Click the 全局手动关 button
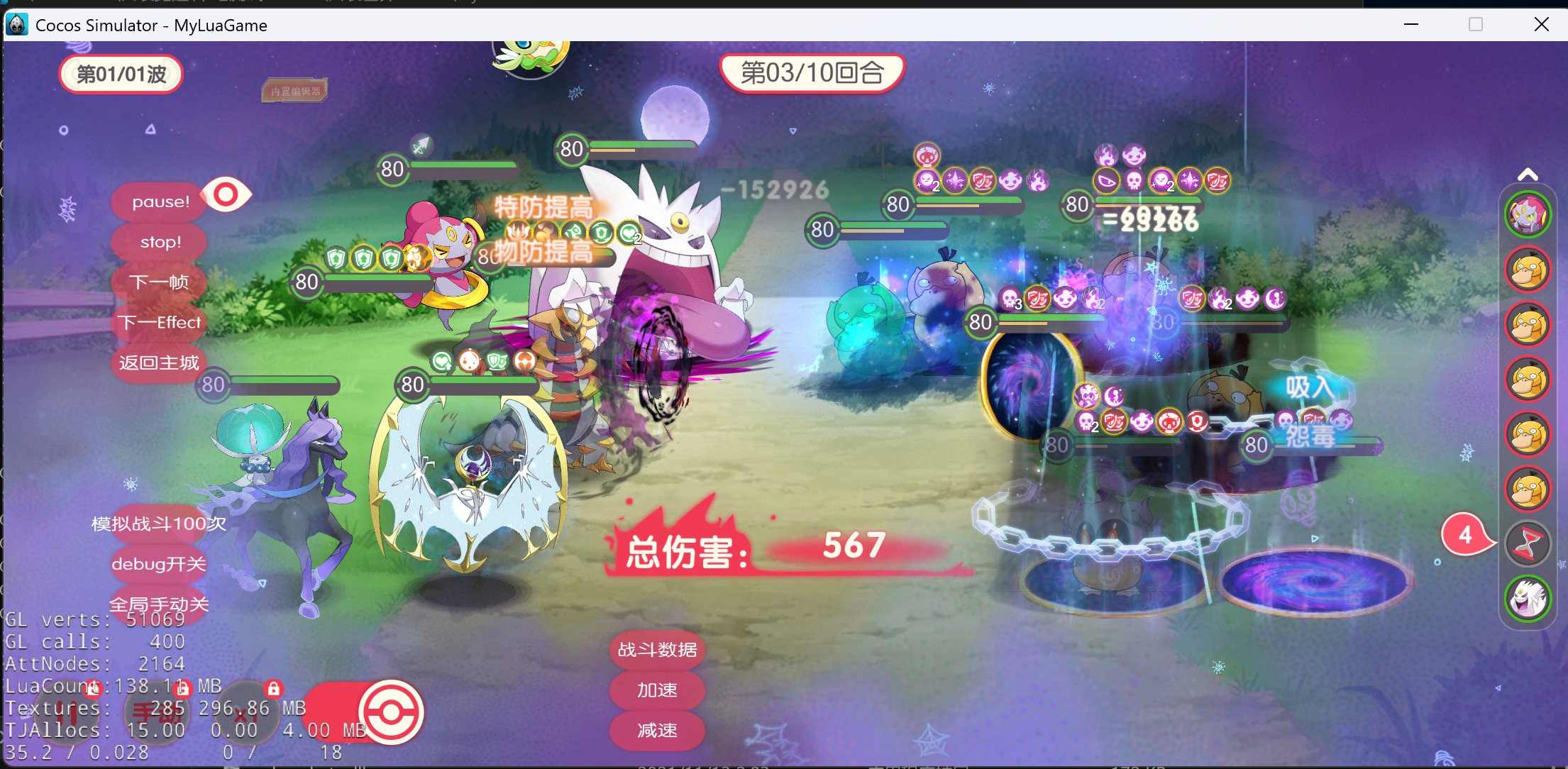The height and width of the screenshot is (769, 1568). (159, 604)
